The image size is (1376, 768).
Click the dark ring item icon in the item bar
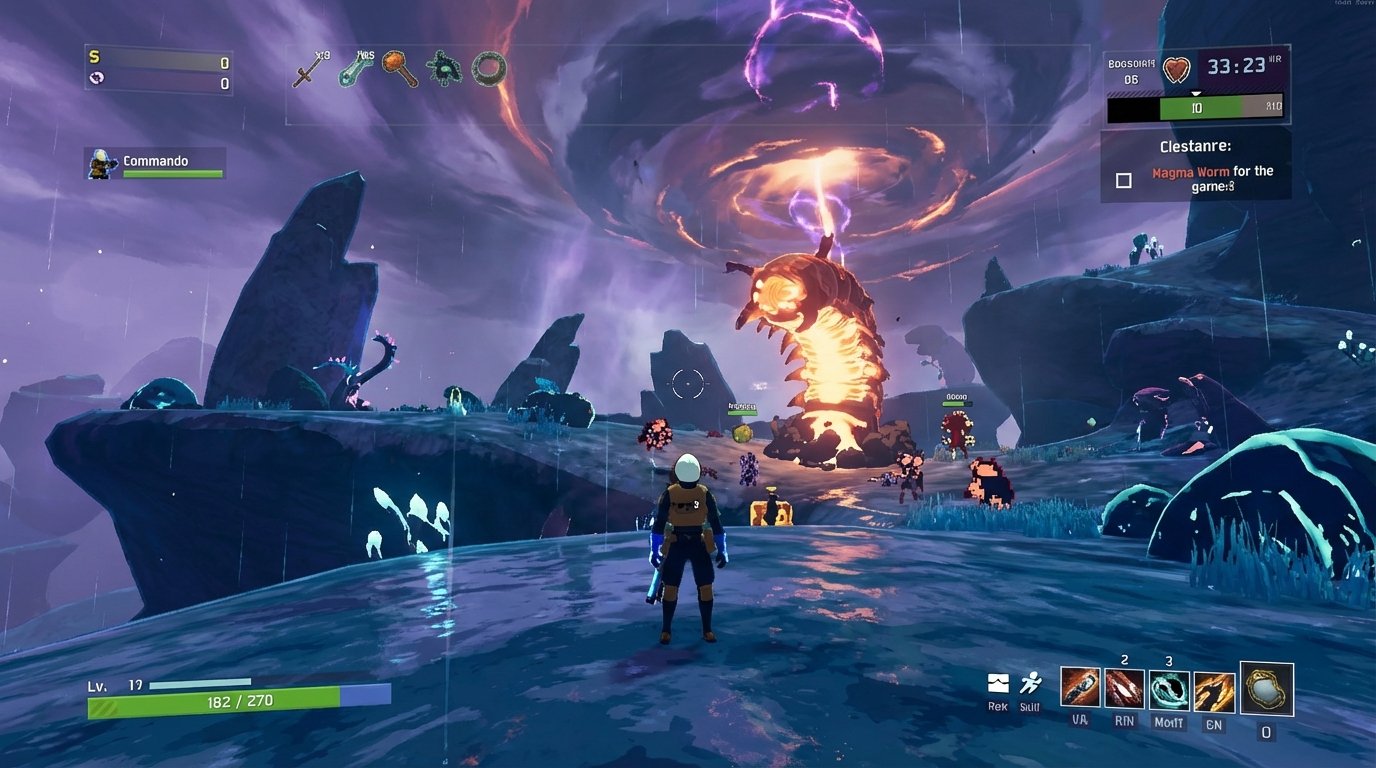coord(487,68)
